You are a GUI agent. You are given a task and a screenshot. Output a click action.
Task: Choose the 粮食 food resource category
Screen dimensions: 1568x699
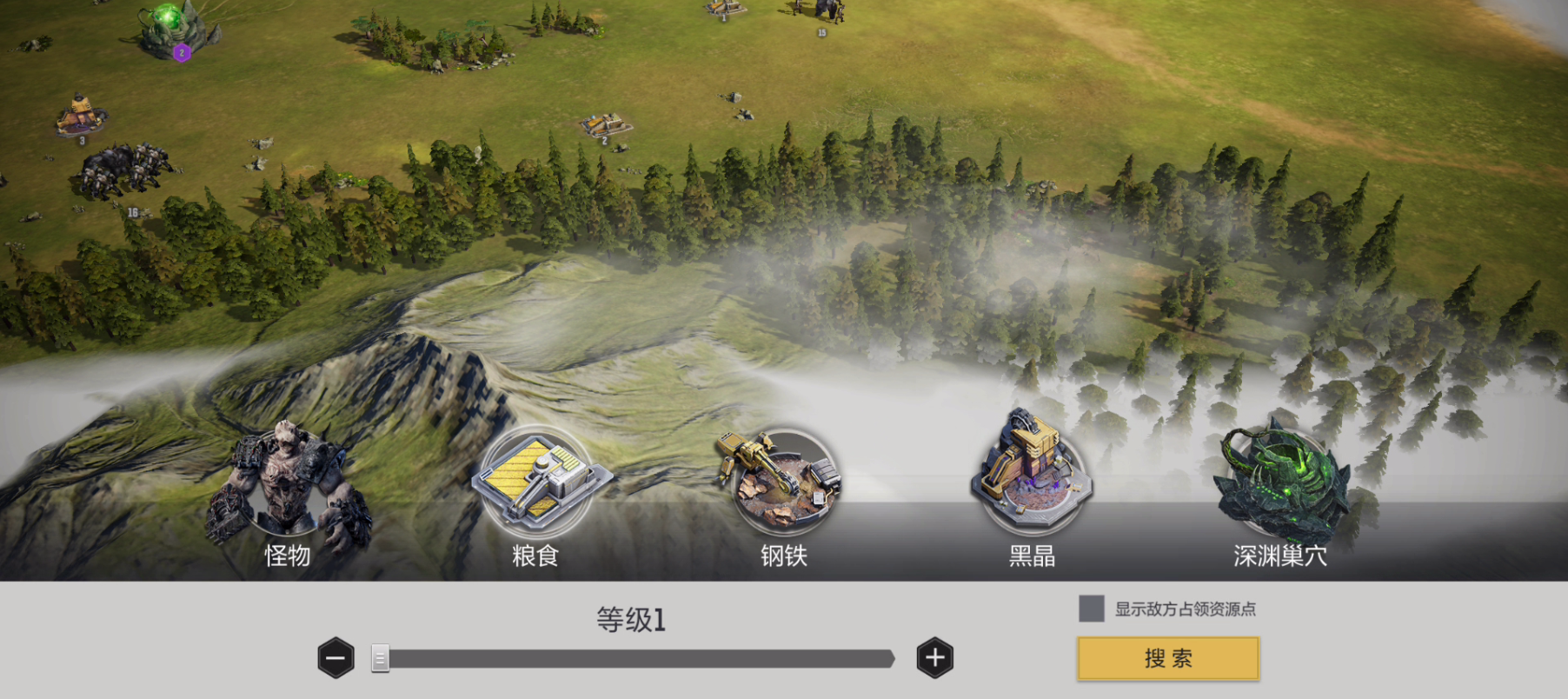coord(535,487)
